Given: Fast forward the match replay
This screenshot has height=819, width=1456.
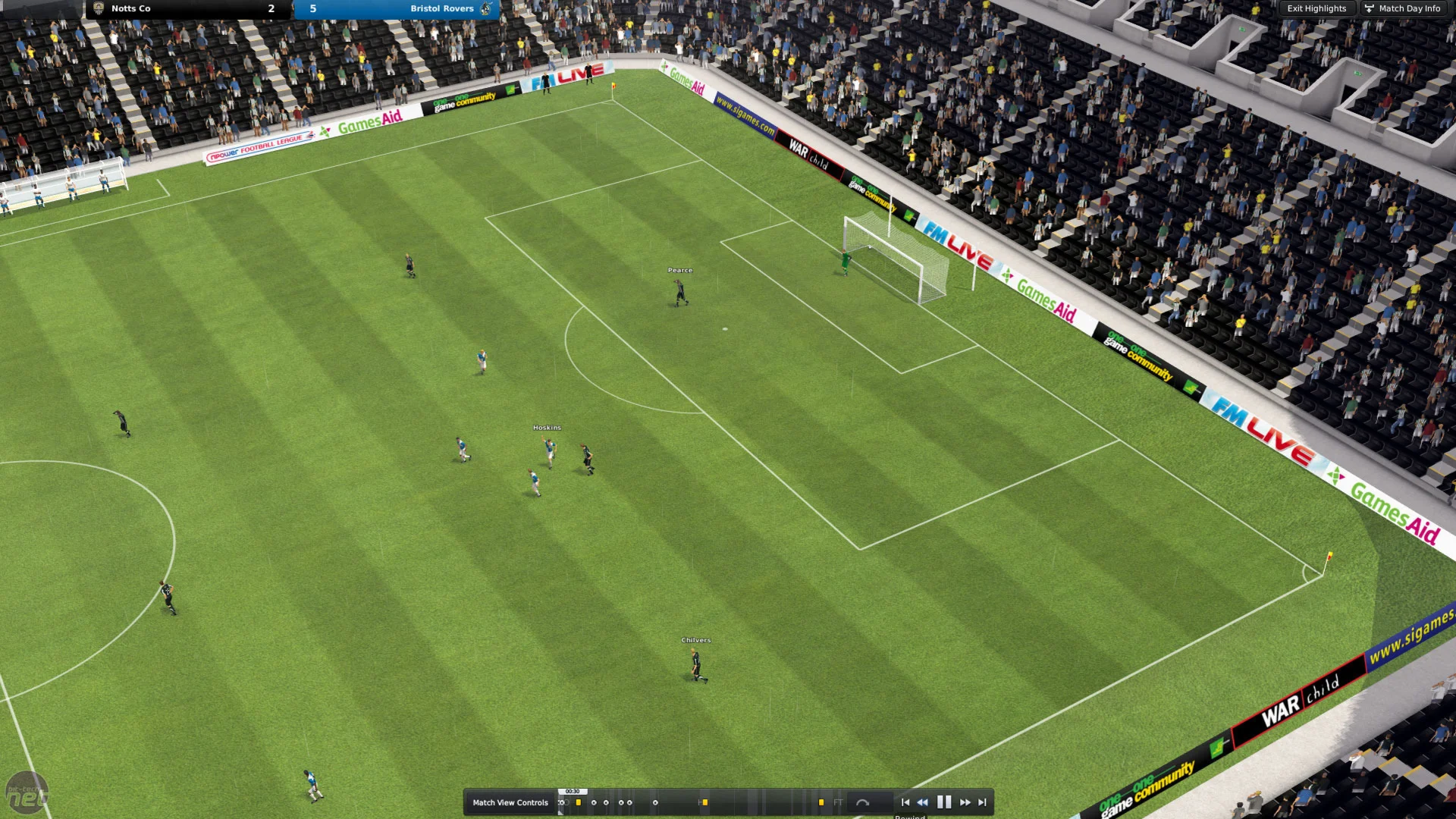Looking at the screenshot, I should click(x=965, y=802).
